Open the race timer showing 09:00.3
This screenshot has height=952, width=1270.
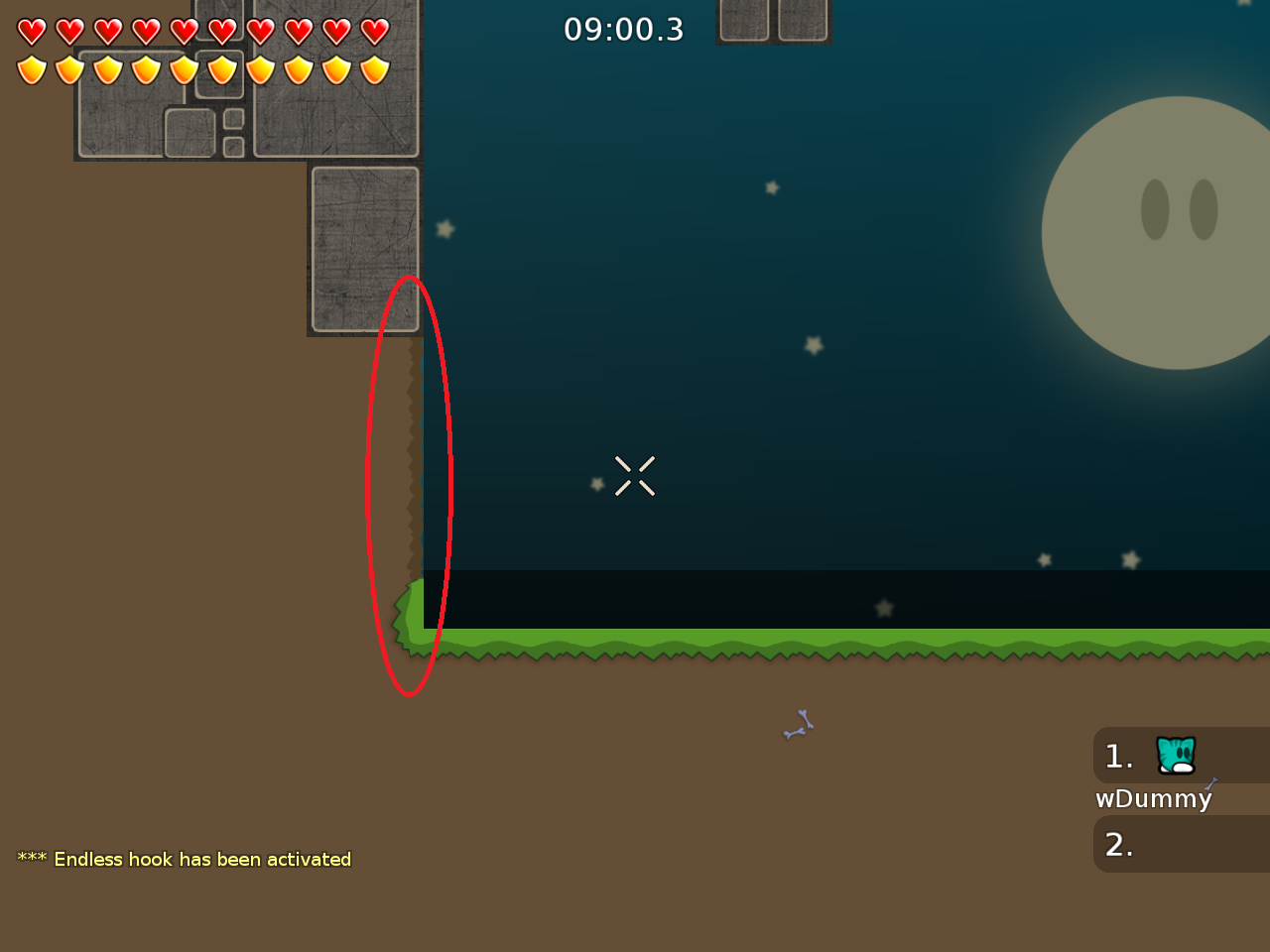pyautogui.click(x=623, y=30)
